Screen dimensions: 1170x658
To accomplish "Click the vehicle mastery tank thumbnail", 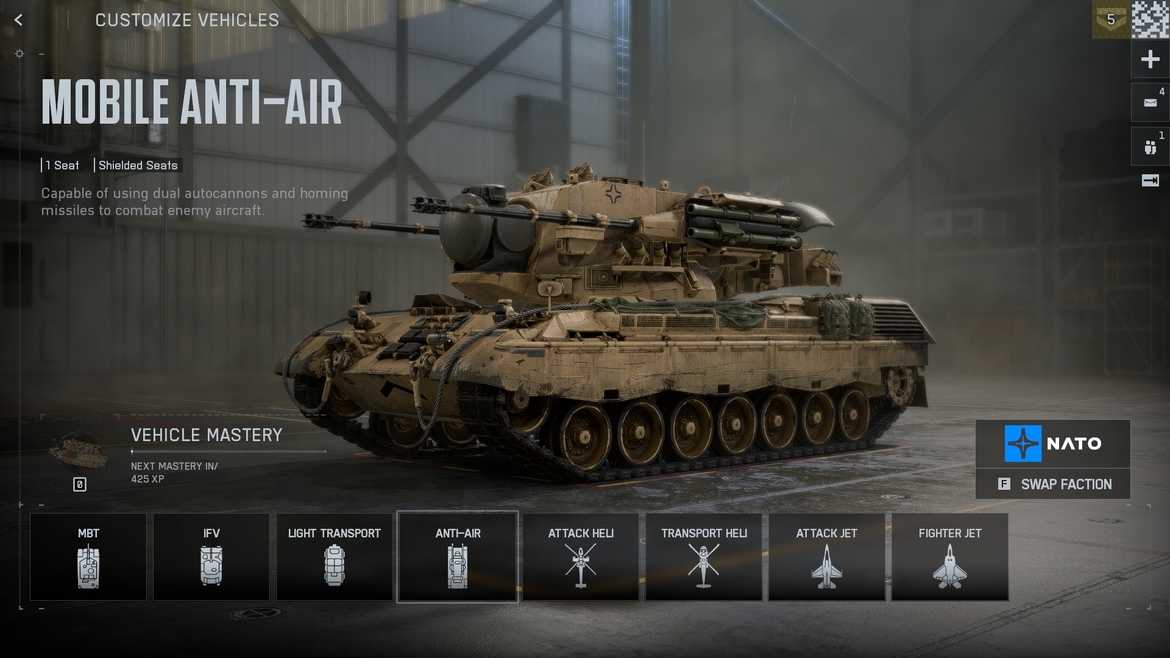I will [79, 451].
